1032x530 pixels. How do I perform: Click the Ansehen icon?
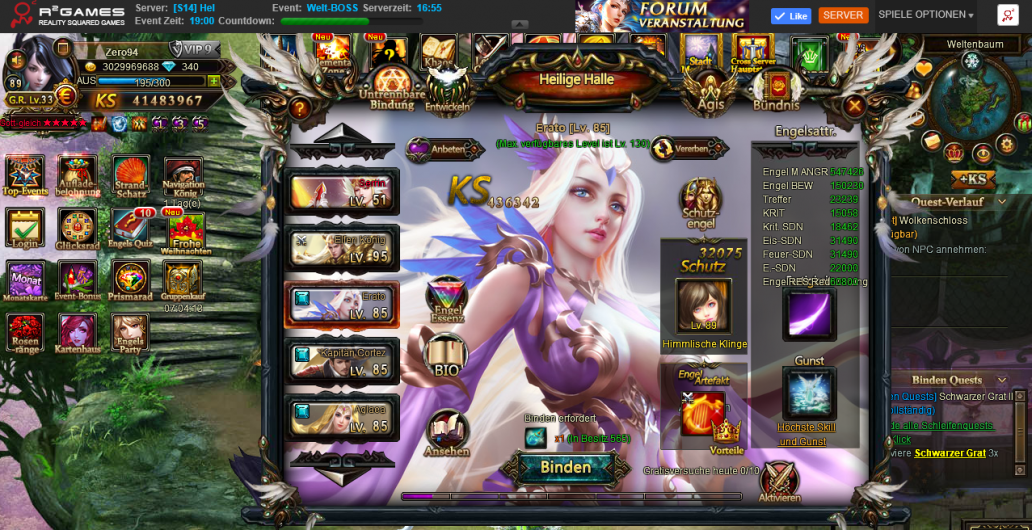tap(447, 433)
